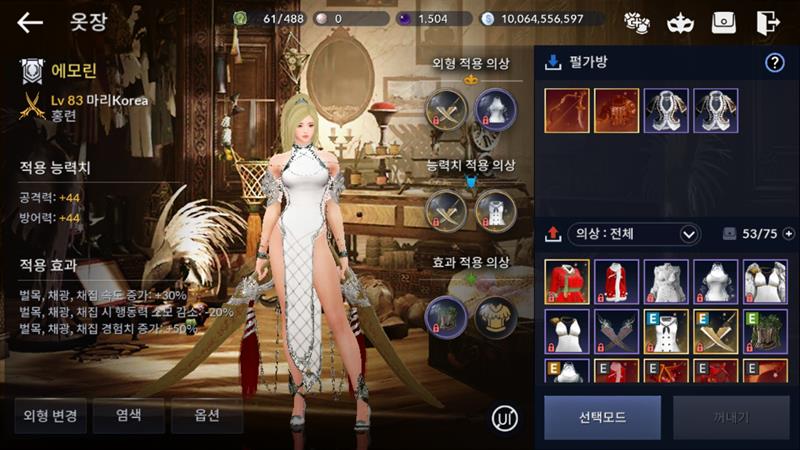This screenshot has width=800, height=450.
Task: Open the 의상 : 전체 filter dropdown
Action: pyautogui.click(x=634, y=234)
